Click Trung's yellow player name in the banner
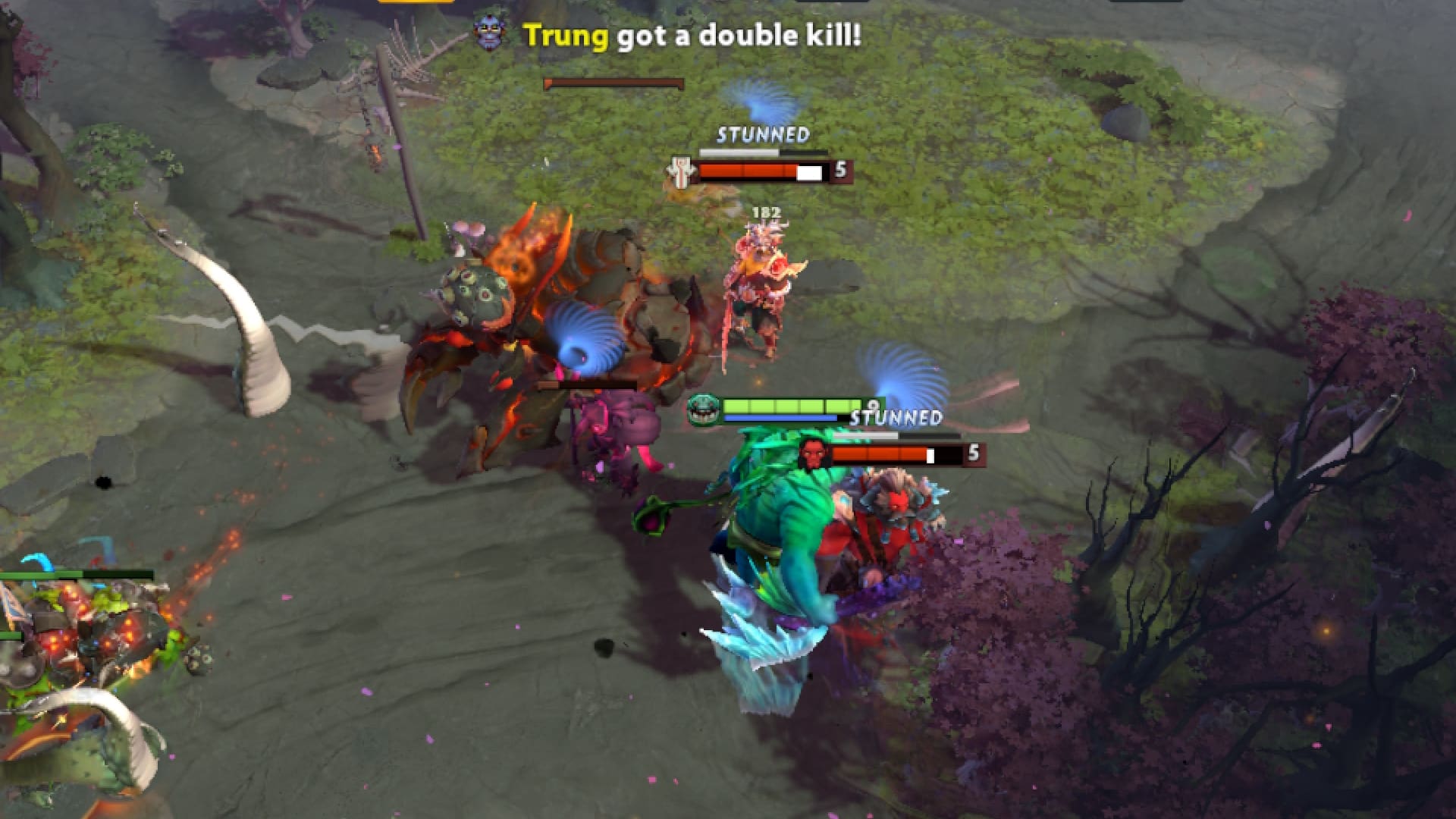1456x819 pixels. 563,34
